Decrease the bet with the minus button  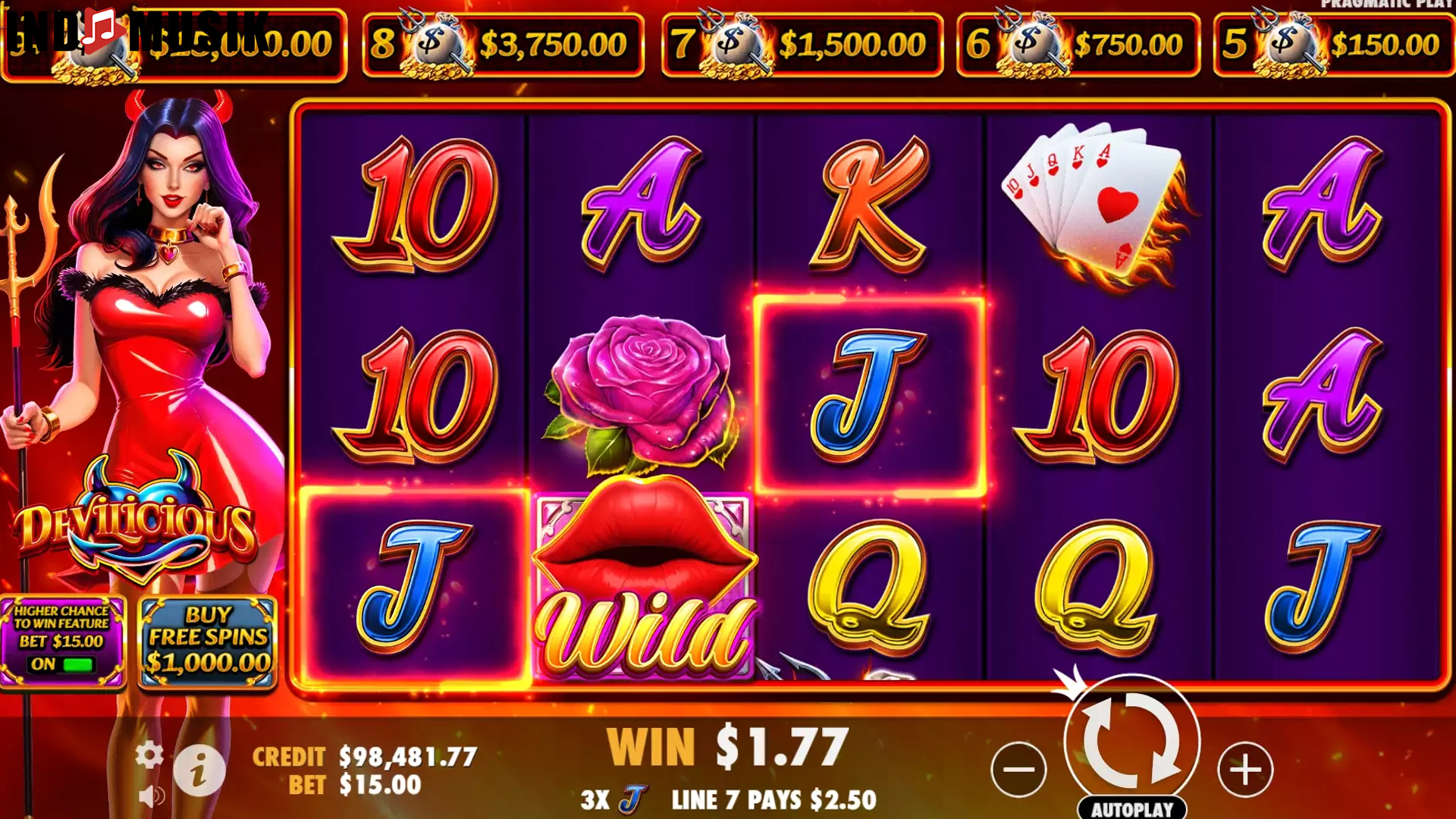click(x=1018, y=769)
